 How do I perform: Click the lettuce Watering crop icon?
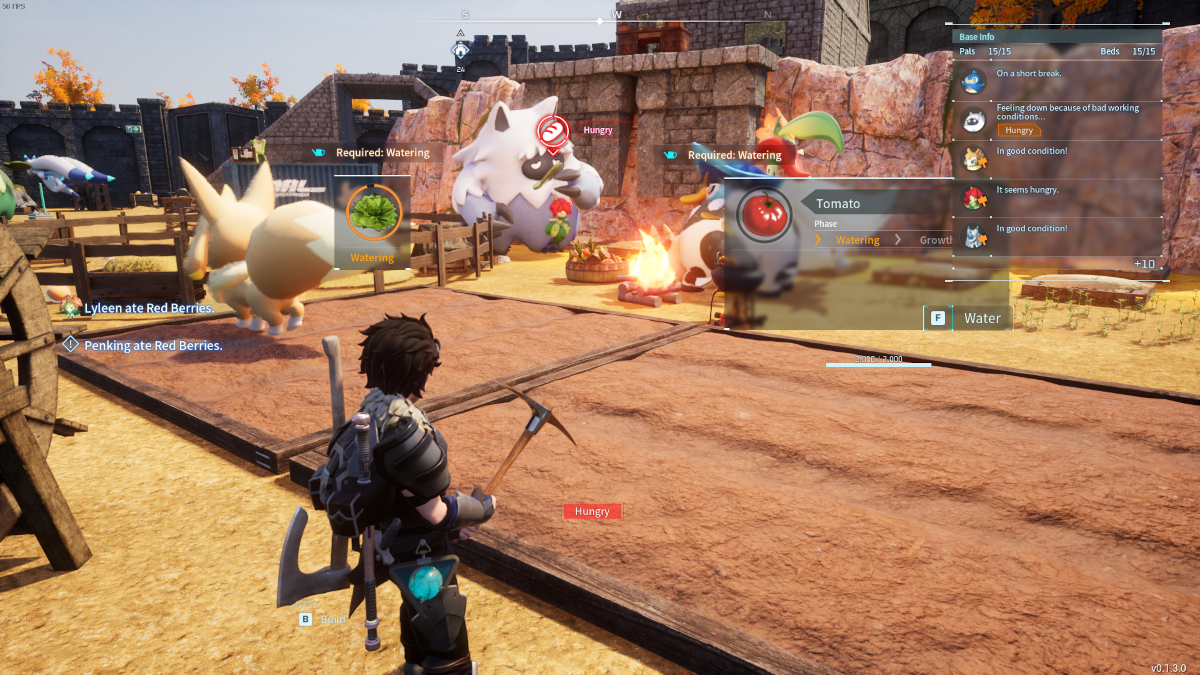pos(374,213)
